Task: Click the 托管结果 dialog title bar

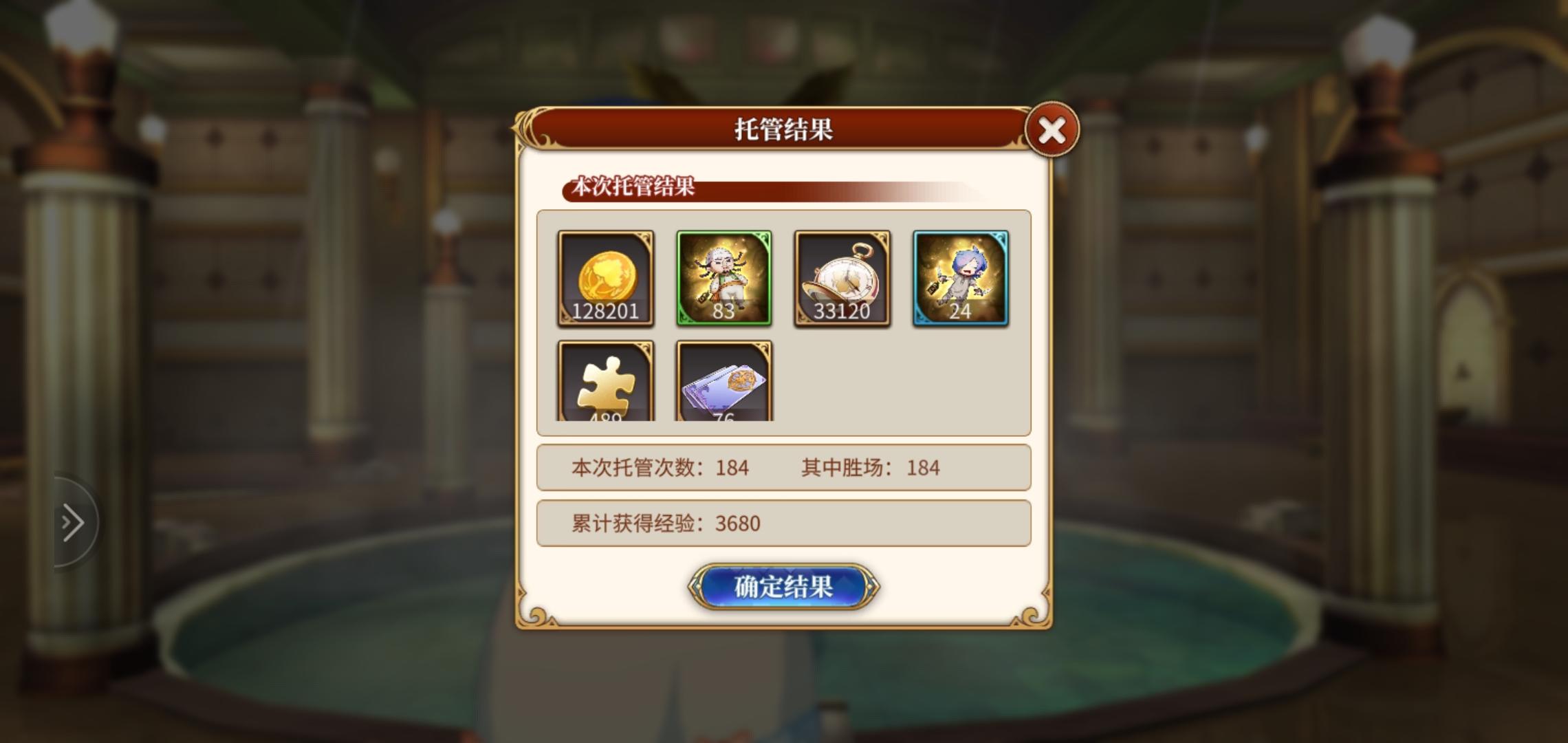Action: (784, 129)
